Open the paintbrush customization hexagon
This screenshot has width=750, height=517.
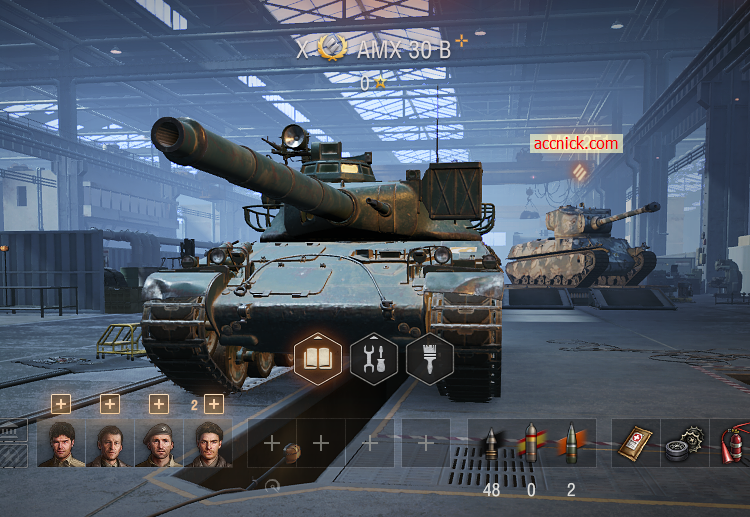coord(429,359)
